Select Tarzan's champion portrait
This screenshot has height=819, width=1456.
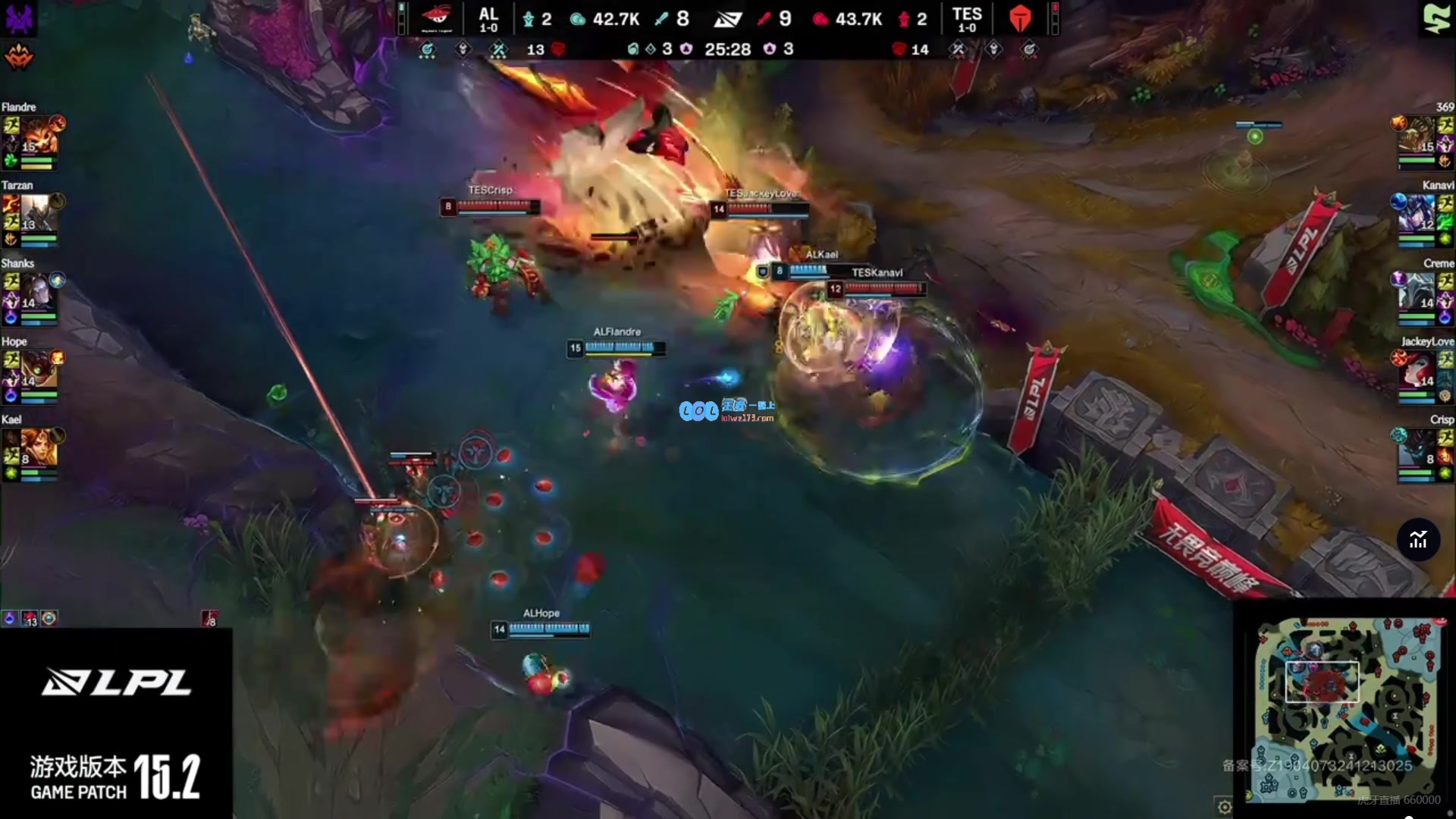[35, 213]
